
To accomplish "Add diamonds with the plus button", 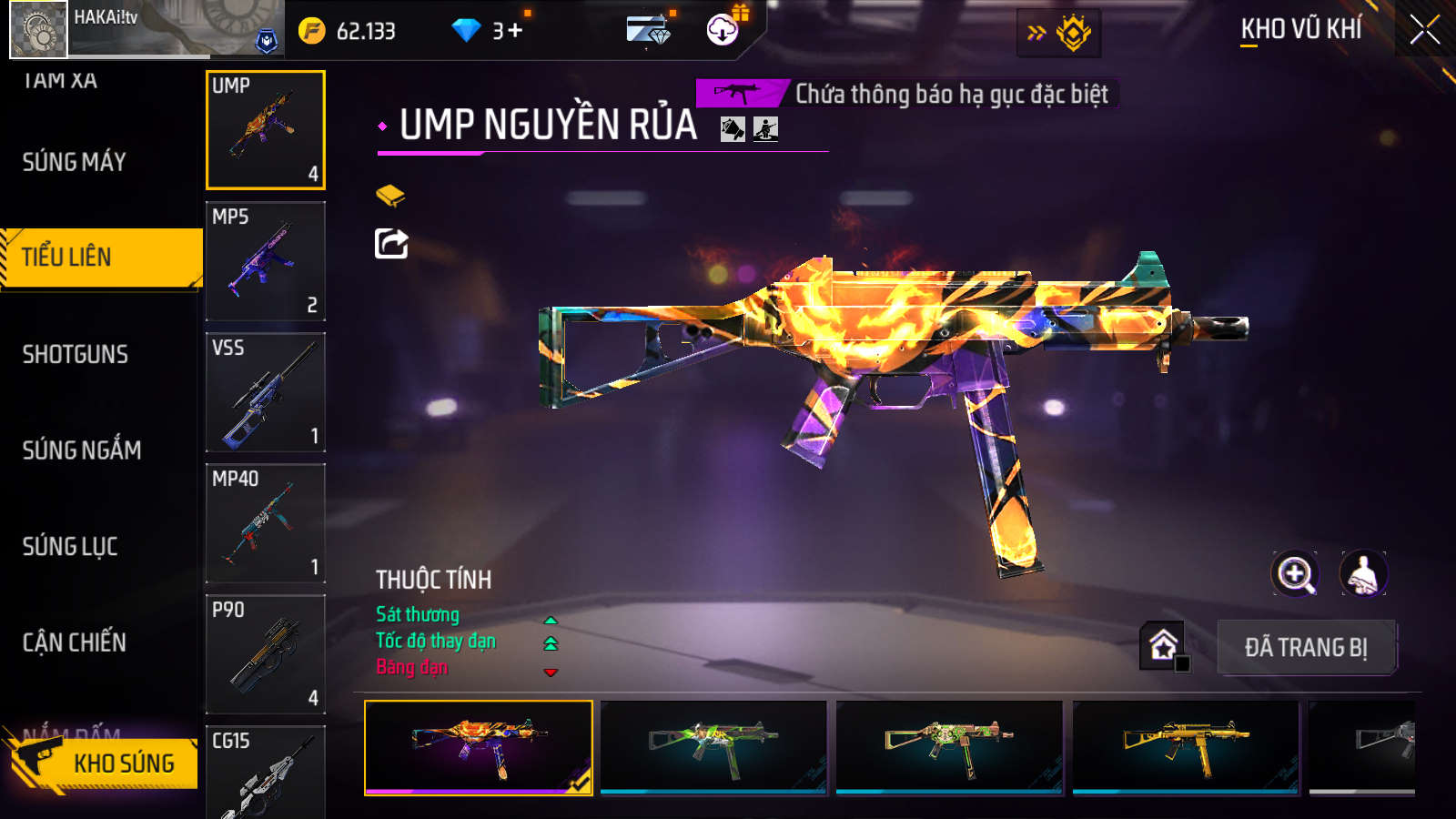I will [516, 31].
